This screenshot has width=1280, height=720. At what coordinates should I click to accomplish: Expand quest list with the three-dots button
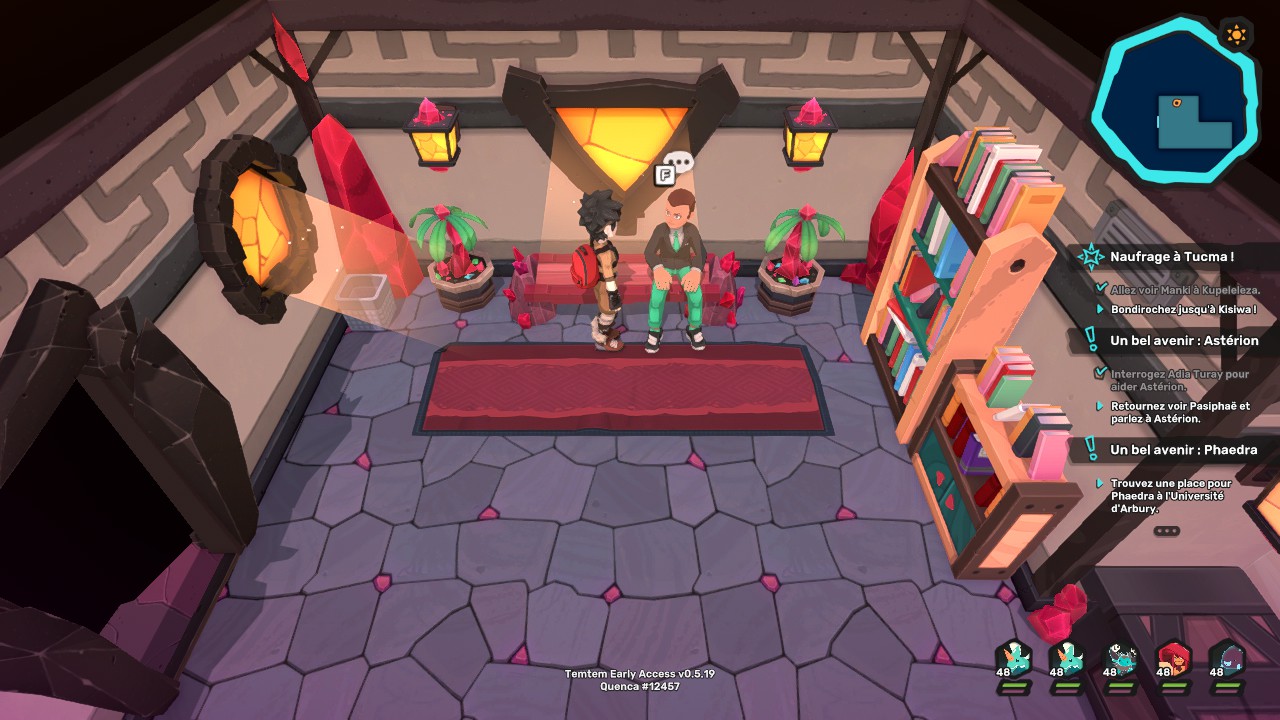1166,531
